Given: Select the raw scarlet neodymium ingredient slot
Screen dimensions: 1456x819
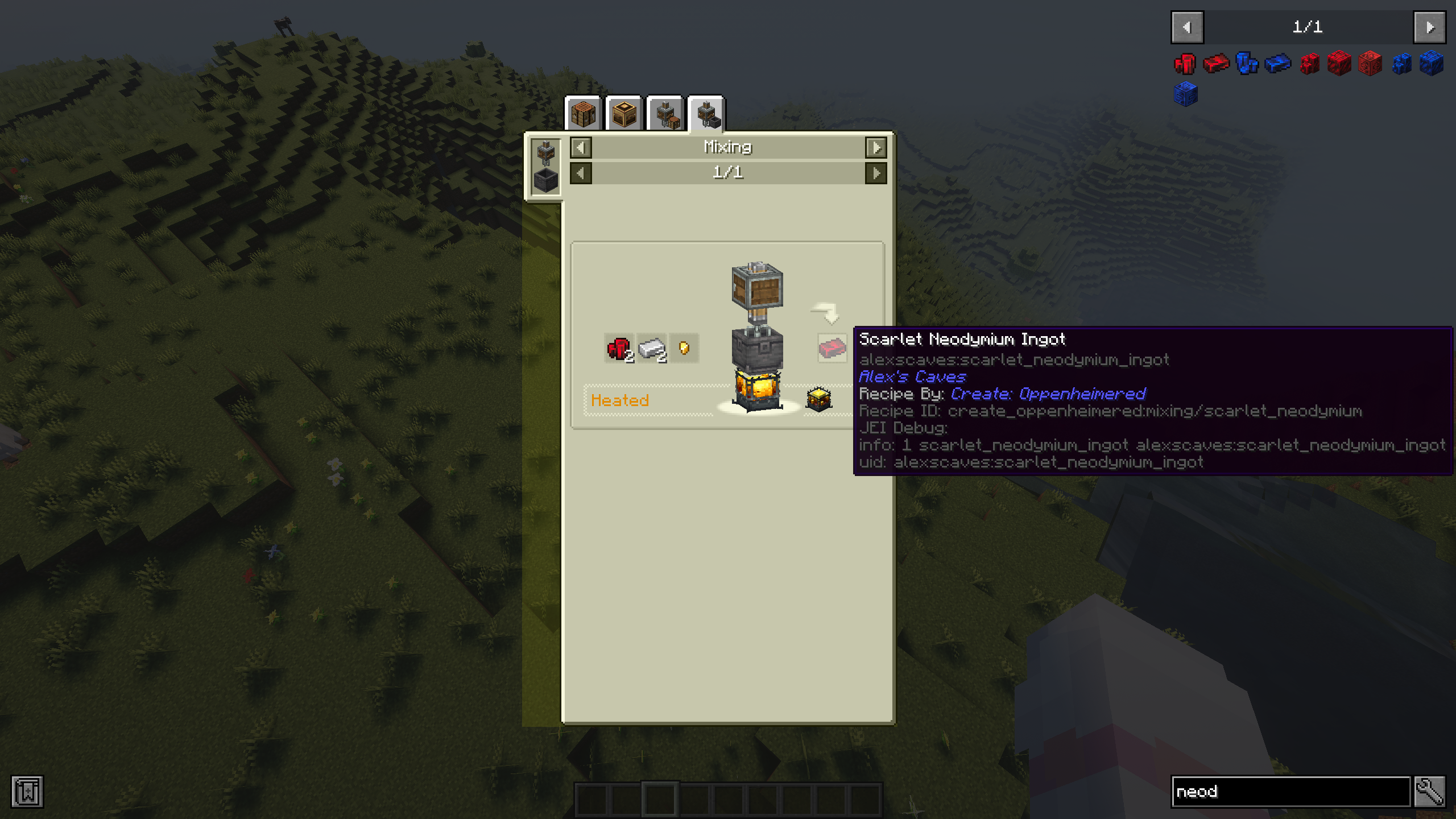Looking at the screenshot, I should [619, 348].
